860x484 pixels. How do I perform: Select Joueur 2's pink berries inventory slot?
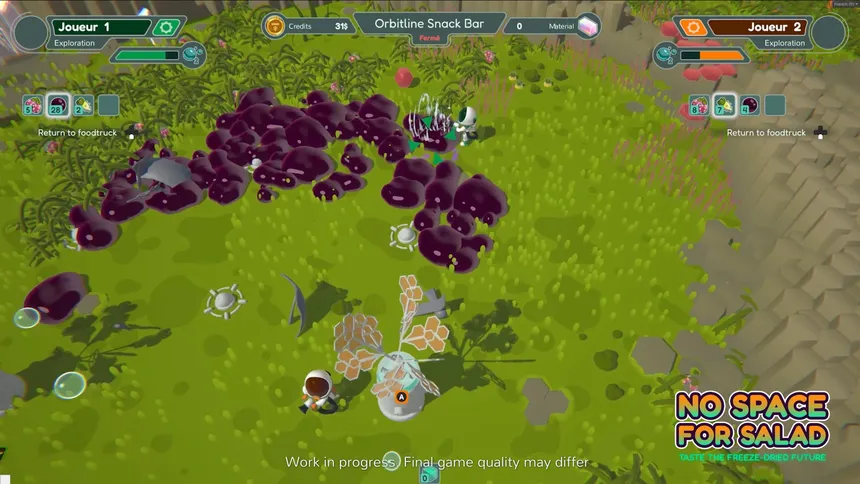pyautogui.click(x=699, y=105)
